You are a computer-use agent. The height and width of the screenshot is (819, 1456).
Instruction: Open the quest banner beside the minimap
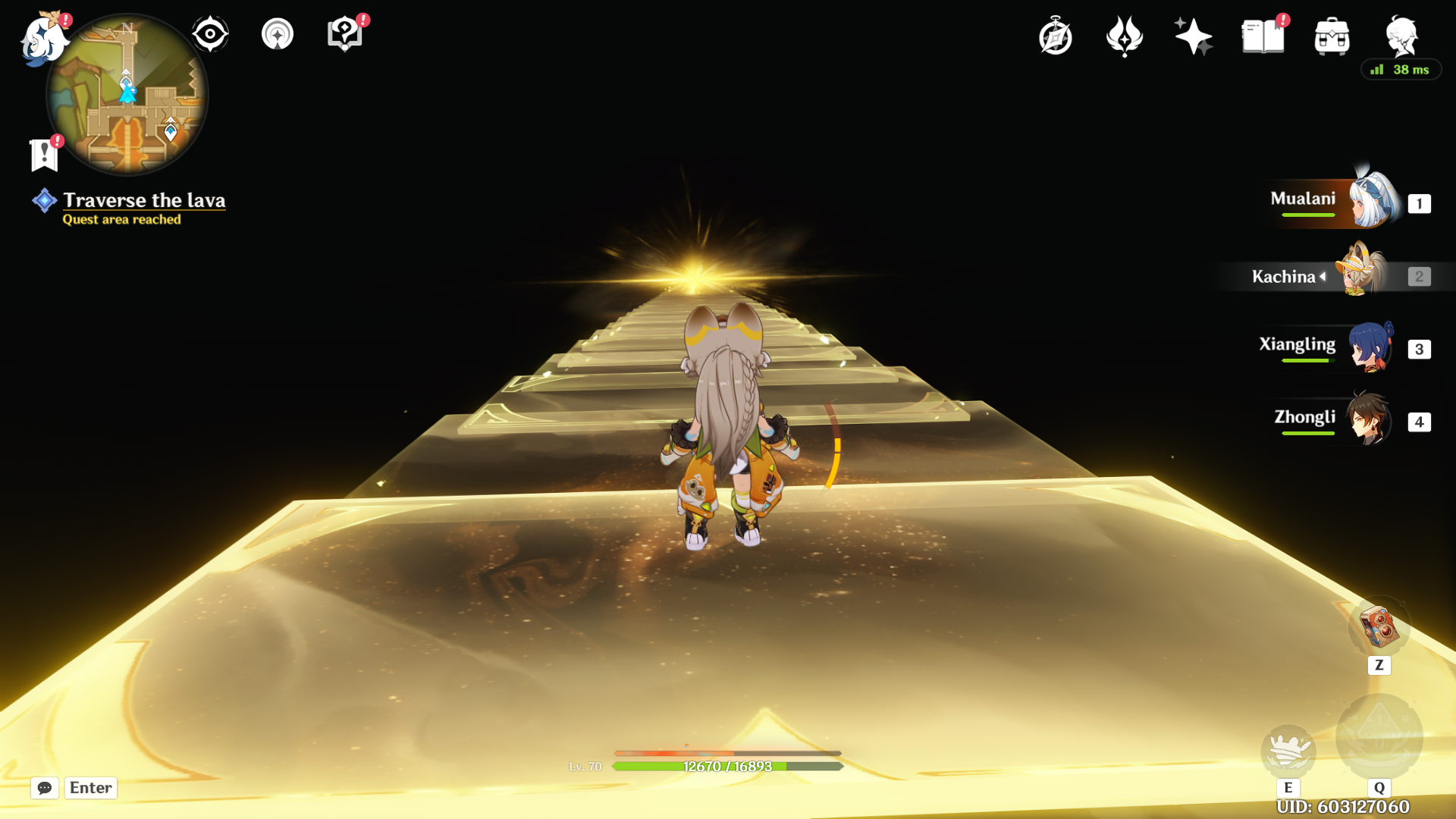point(44,152)
